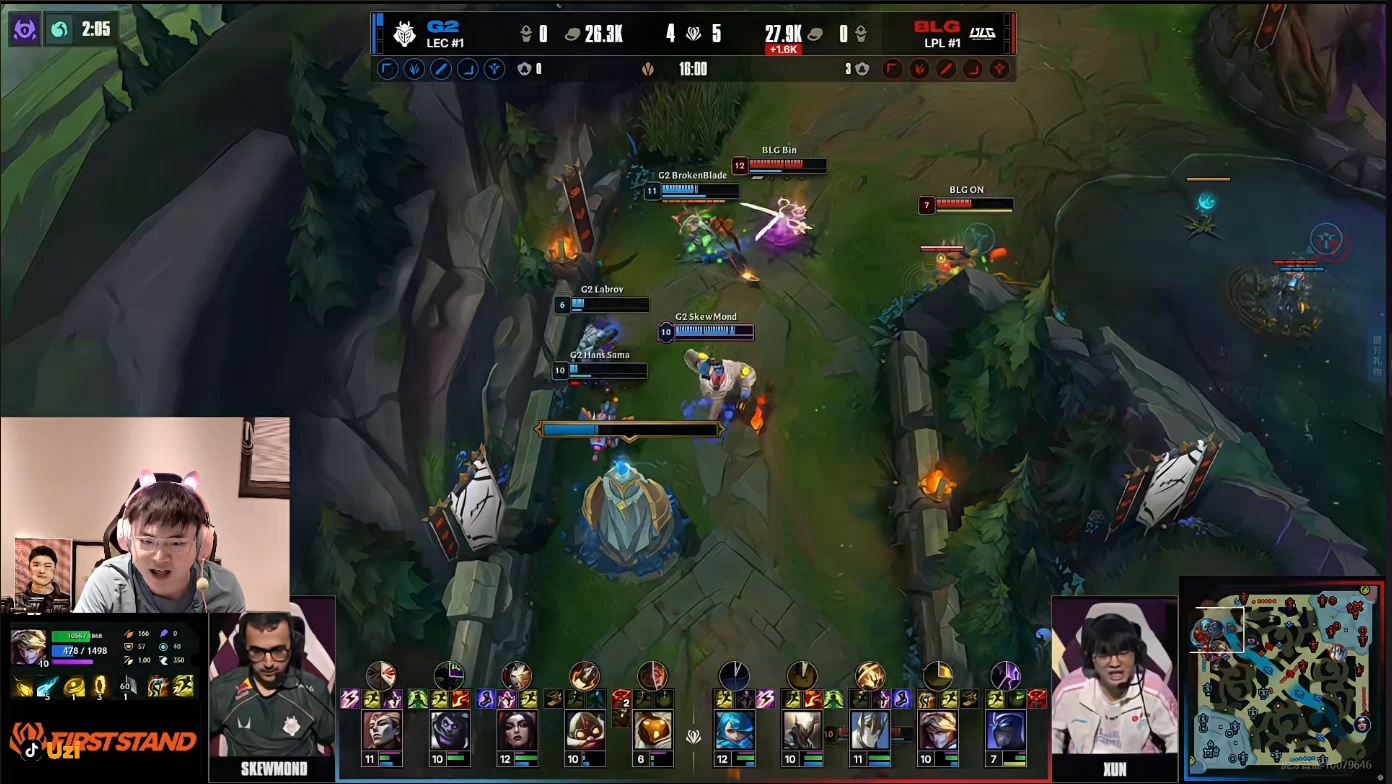Click the cyan bolt ability icon in Ezreal's panel
The image size is (1392, 784).
click(48, 686)
